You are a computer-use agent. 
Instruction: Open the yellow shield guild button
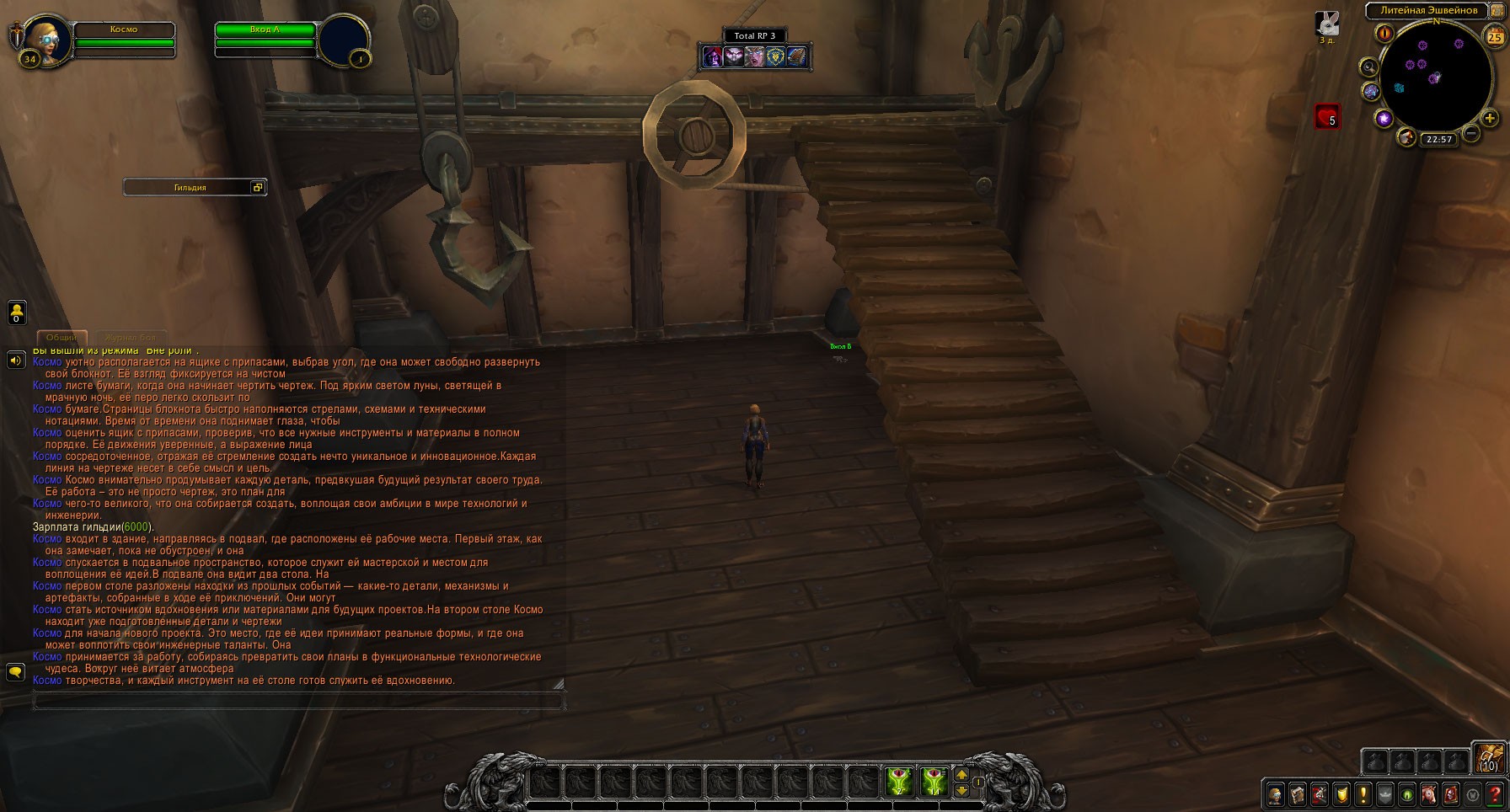[1341, 794]
